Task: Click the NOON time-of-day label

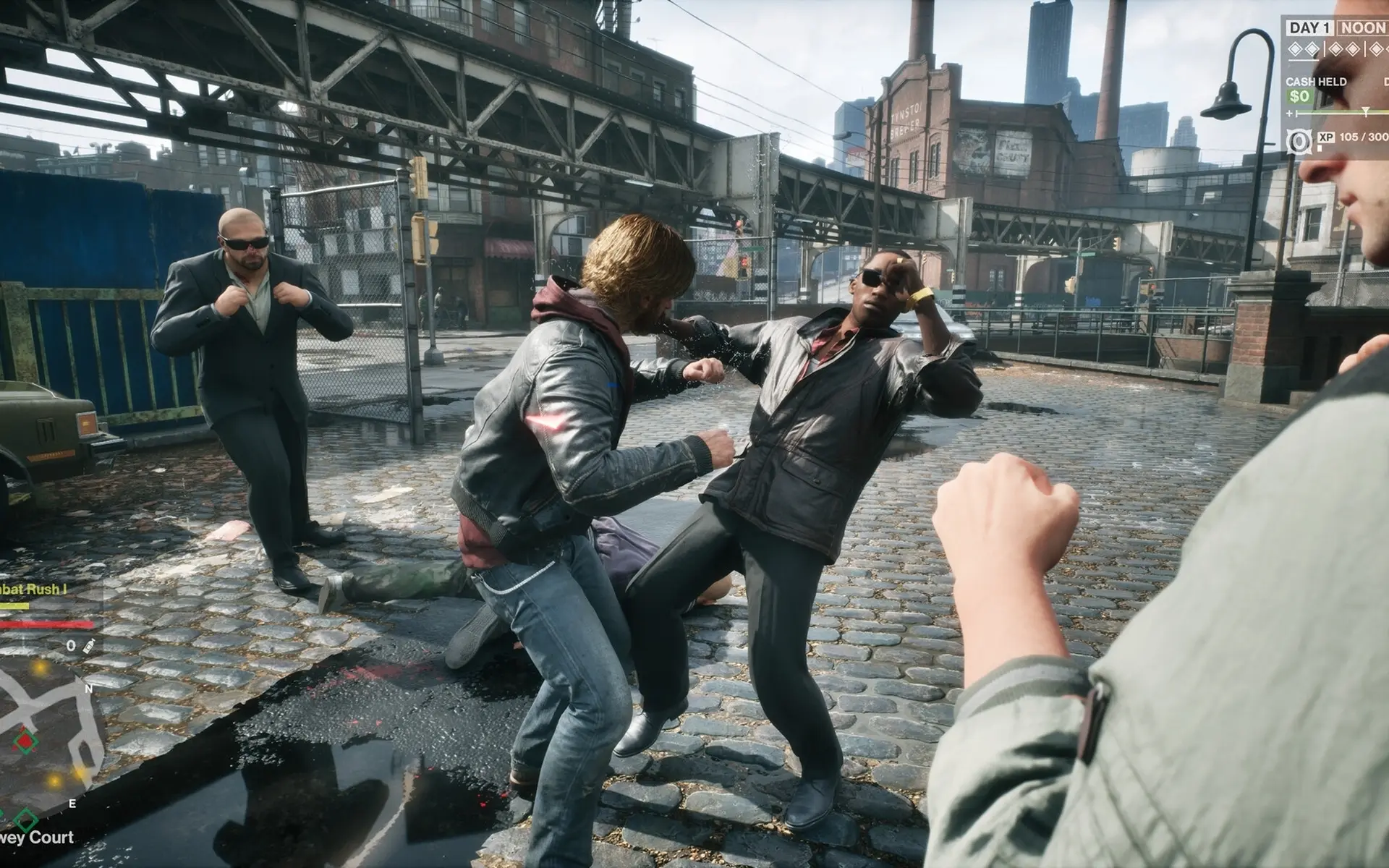Action: click(1362, 28)
